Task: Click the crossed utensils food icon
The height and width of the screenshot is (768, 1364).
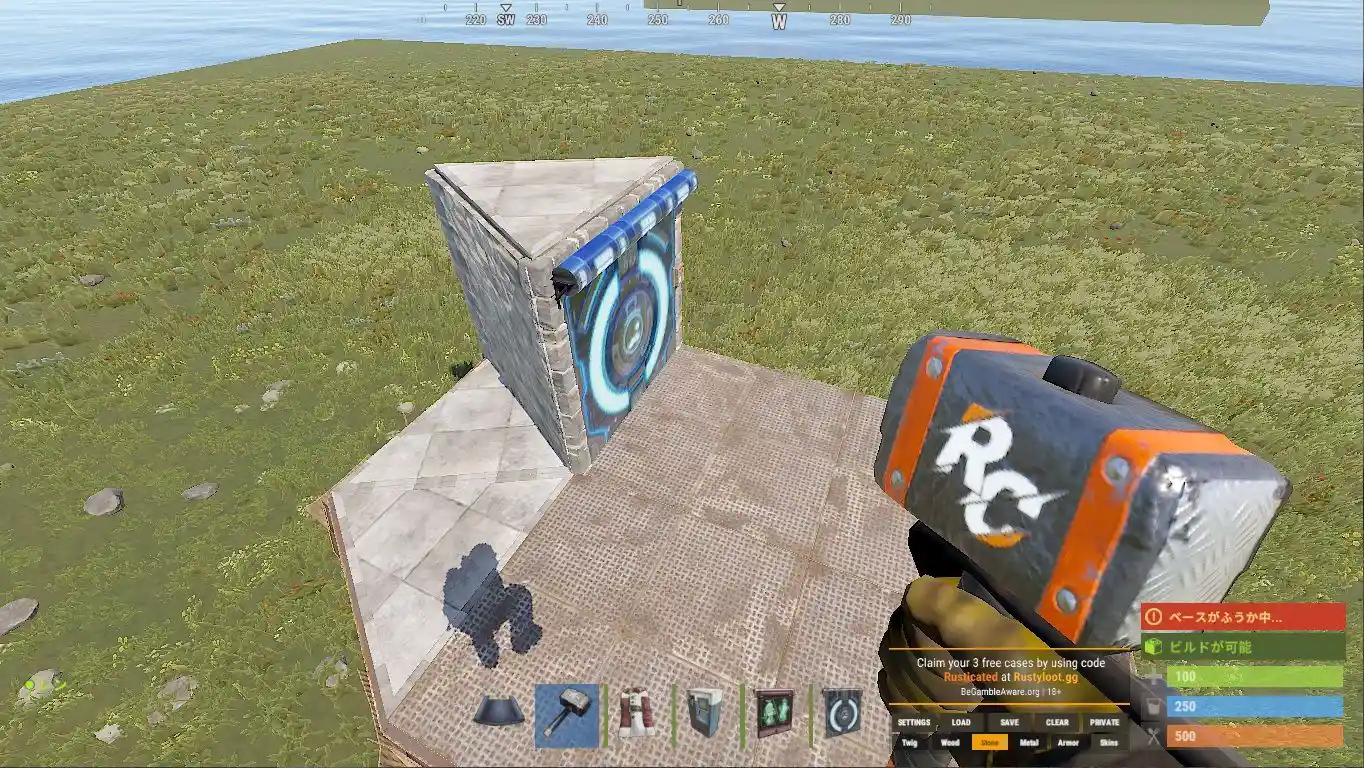Action: click(x=1153, y=733)
